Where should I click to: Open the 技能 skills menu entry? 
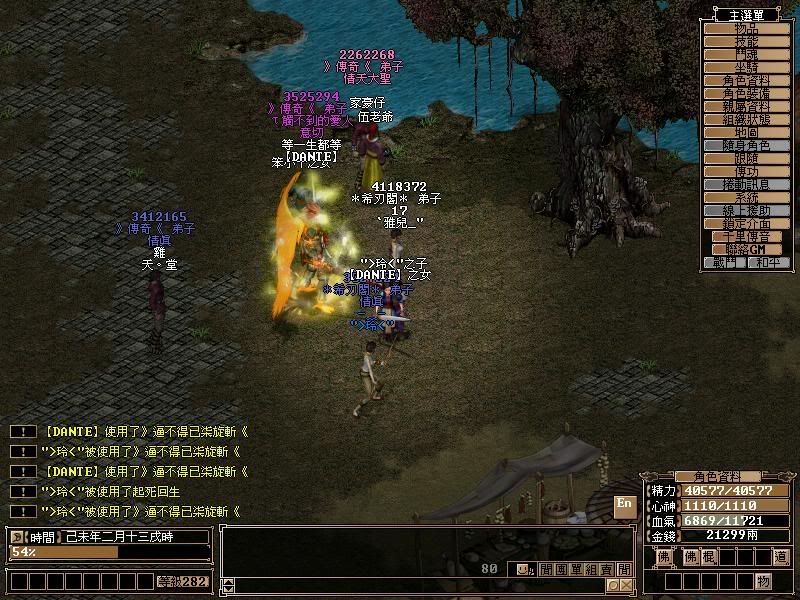746,42
